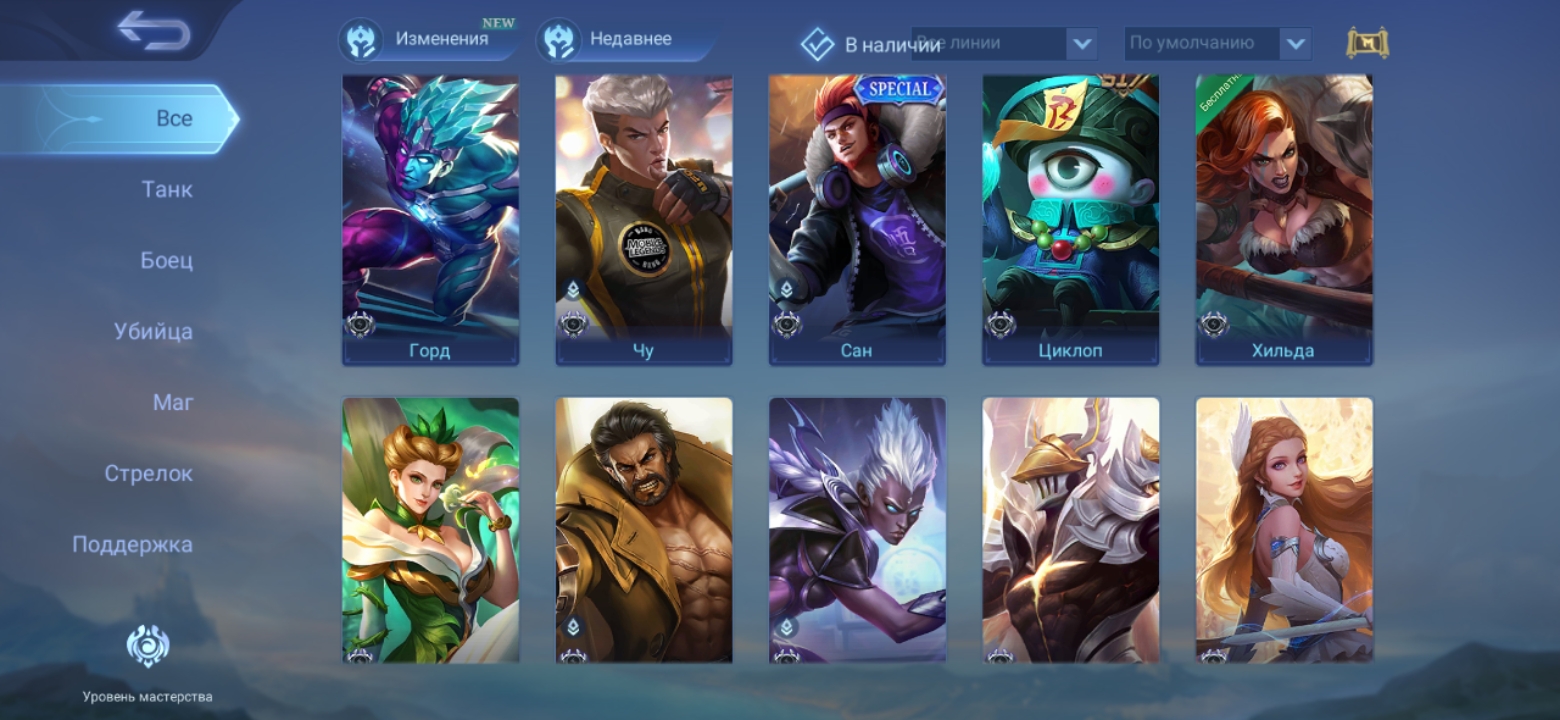Switch to the Поддержка tab

132,544
